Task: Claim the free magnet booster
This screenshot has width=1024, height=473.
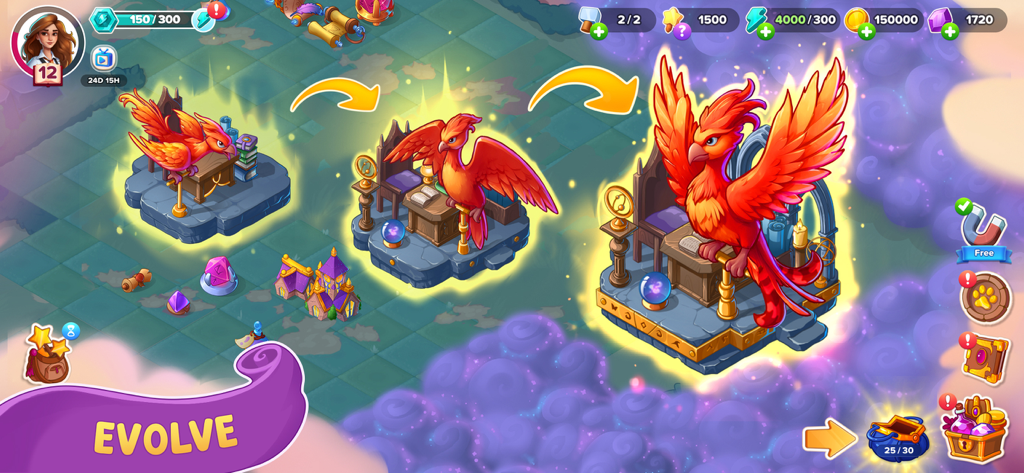Action: click(x=983, y=230)
